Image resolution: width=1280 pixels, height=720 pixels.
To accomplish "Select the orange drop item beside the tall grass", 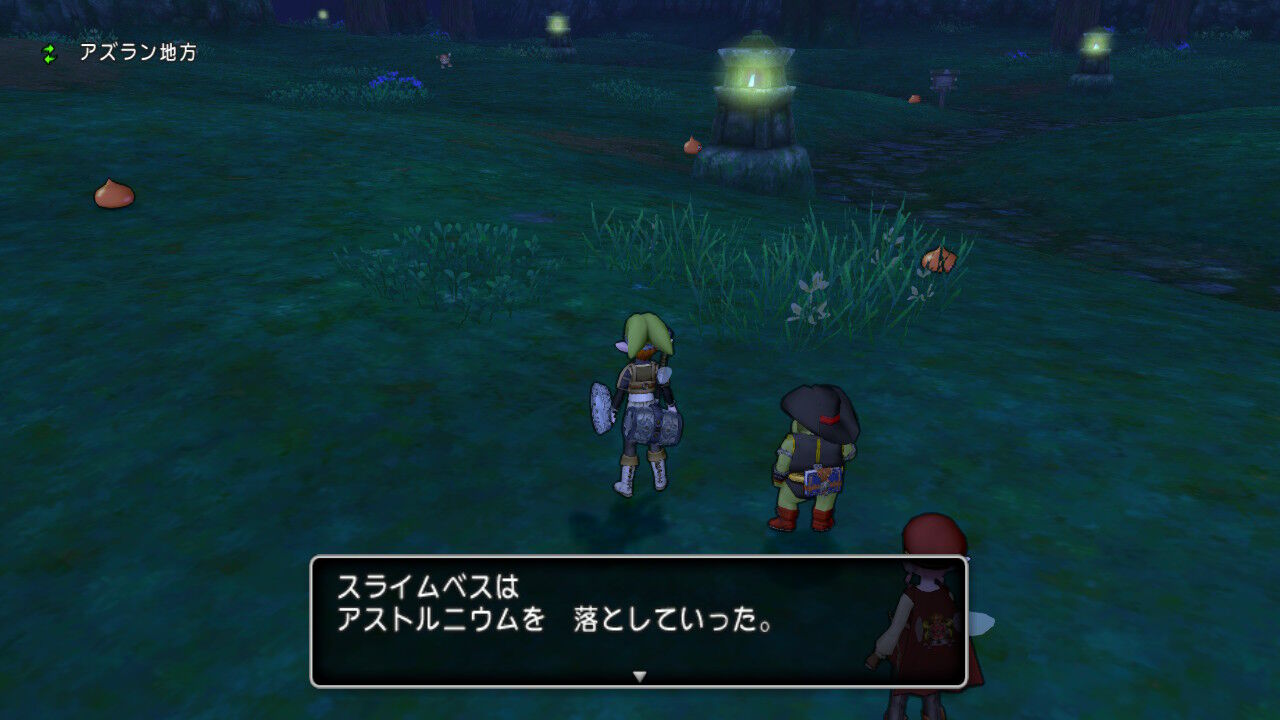I will coord(938,258).
